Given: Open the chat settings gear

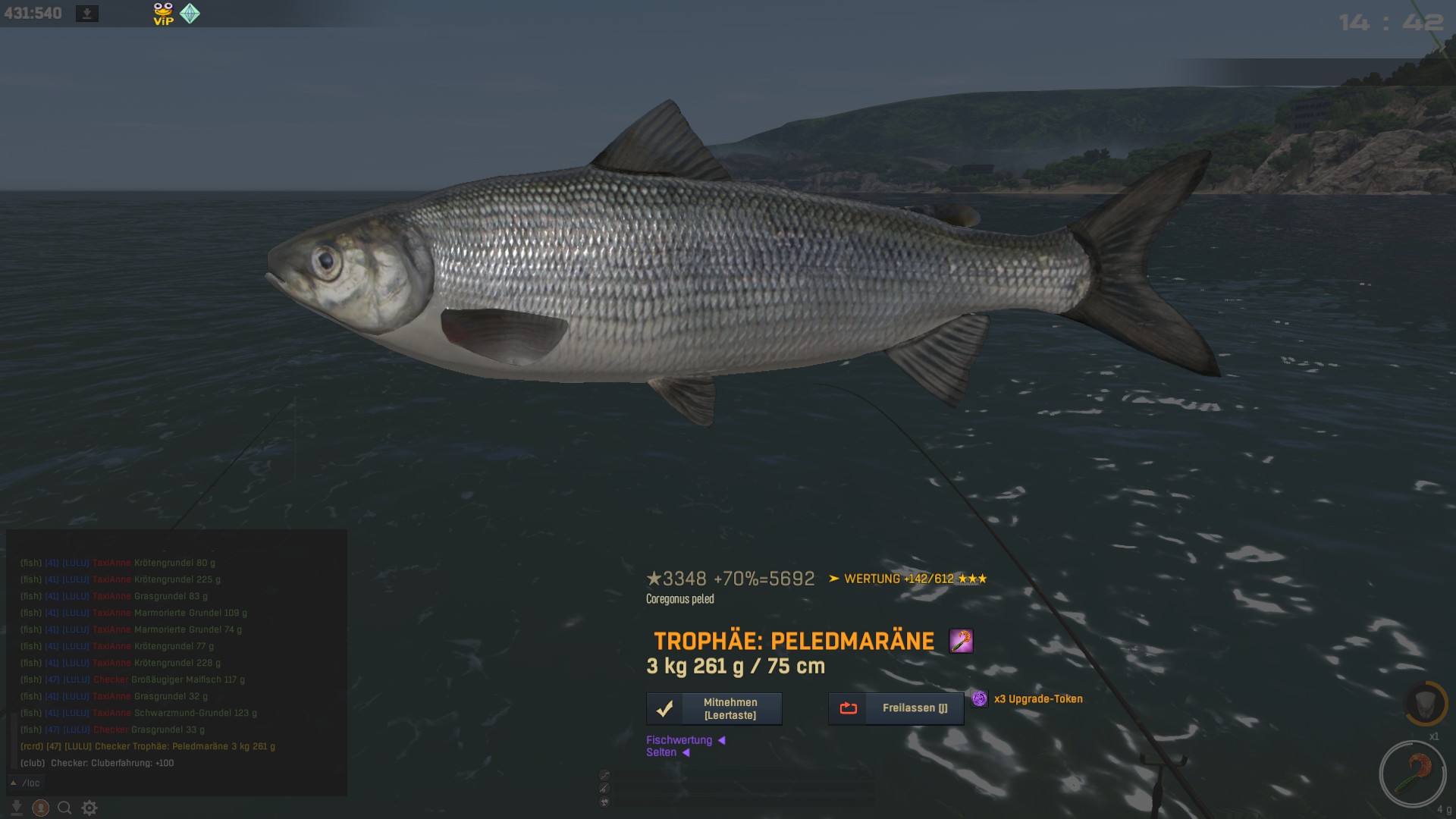Looking at the screenshot, I should coord(89,808).
